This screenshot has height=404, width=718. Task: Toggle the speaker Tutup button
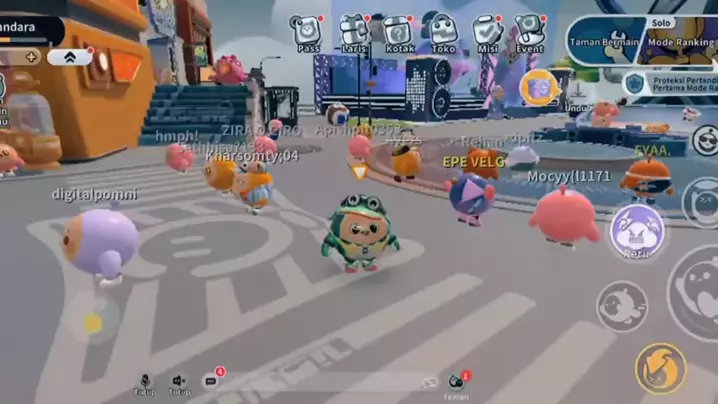click(x=179, y=383)
